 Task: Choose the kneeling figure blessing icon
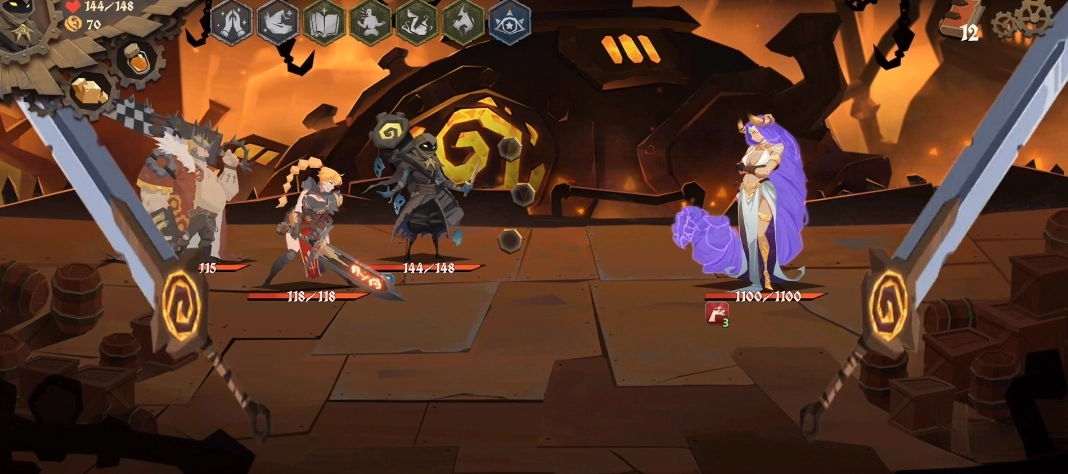tap(416, 22)
